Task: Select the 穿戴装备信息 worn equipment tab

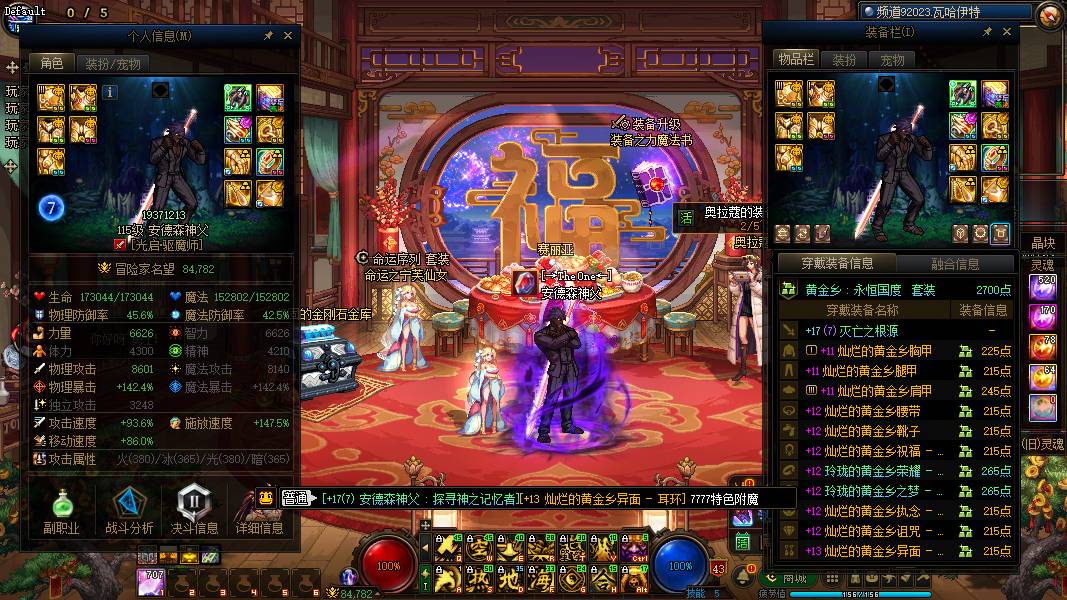Action: click(837, 264)
